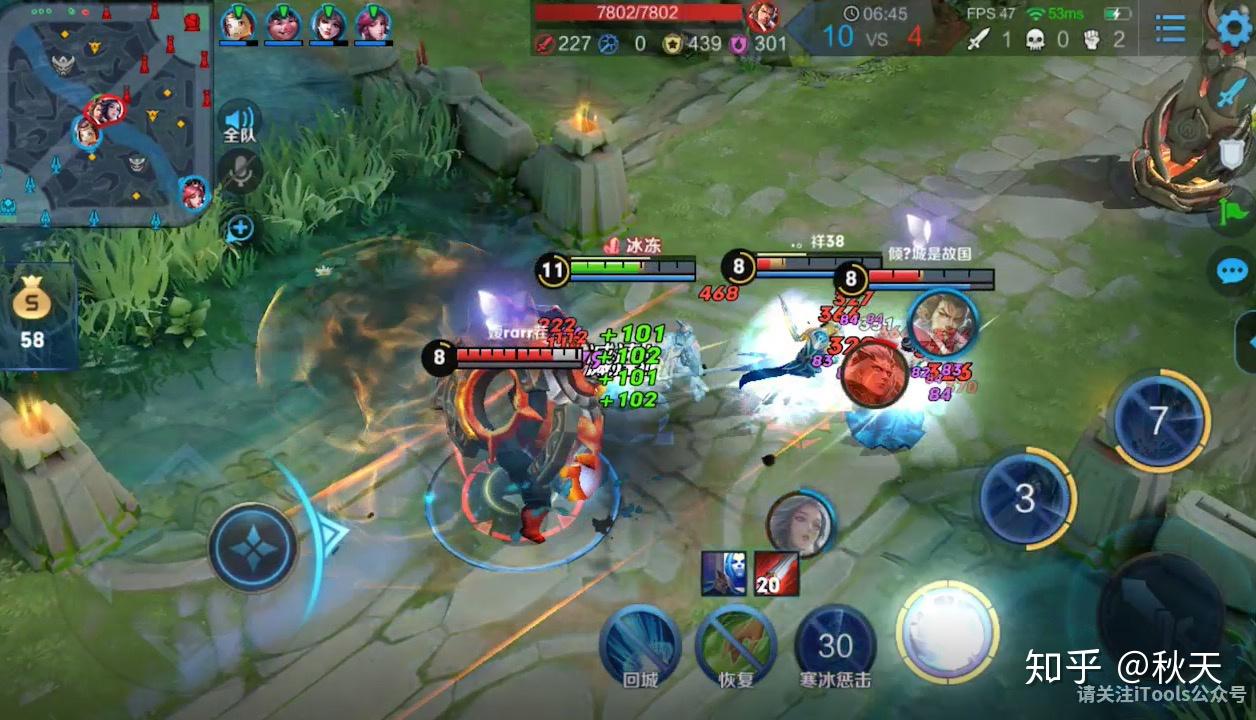Toggle the microphone button
Screen dimensions: 1256x720
point(239,172)
